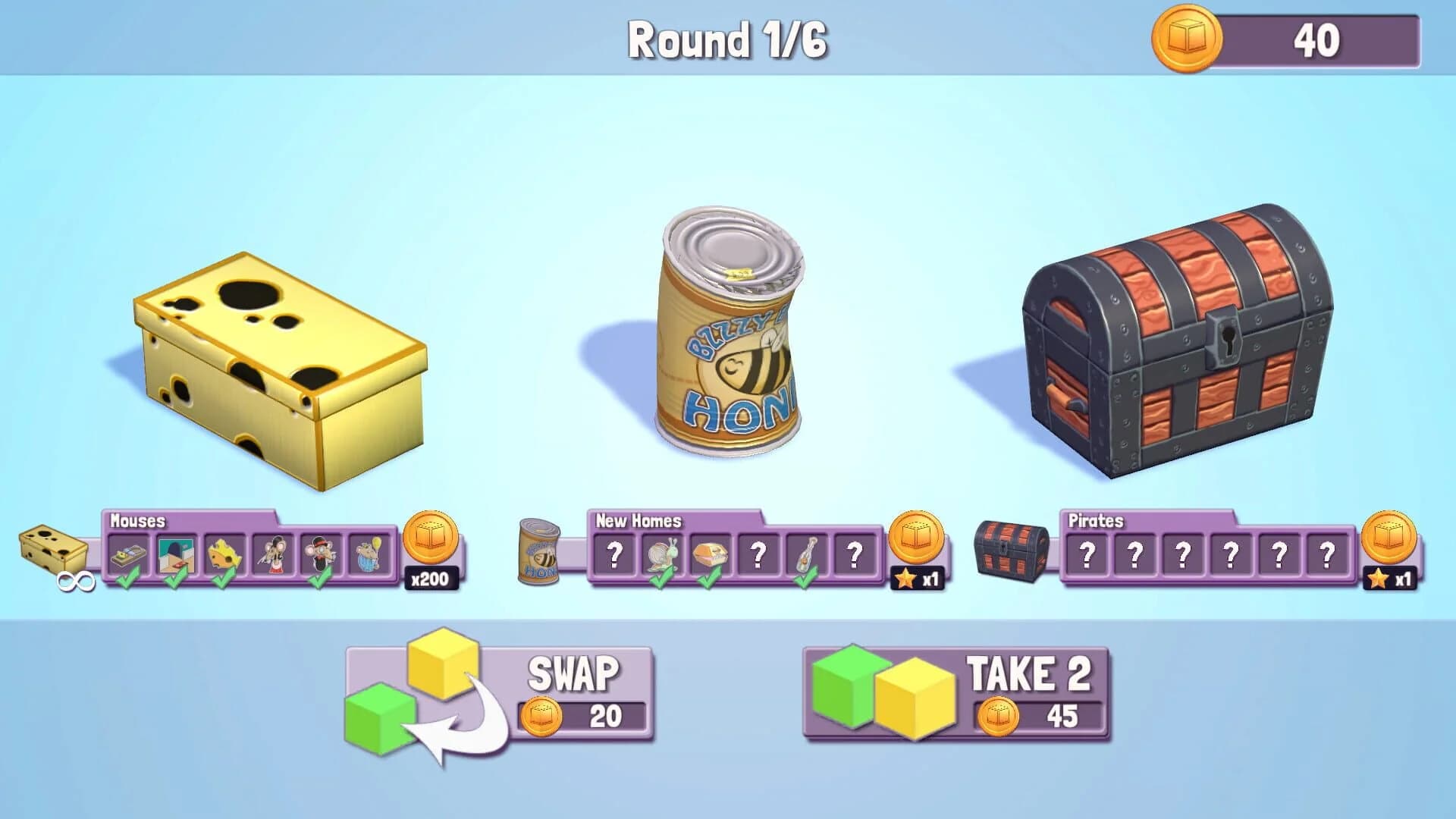
Task: Select the mousetrap icon in the Mouses collection
Action: point(127,555)
